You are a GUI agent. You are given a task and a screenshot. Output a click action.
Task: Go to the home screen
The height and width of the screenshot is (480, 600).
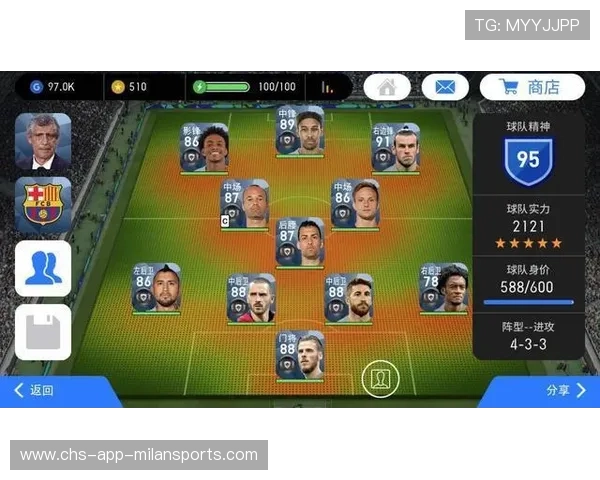pyautogui.click(x=387, y=87)
